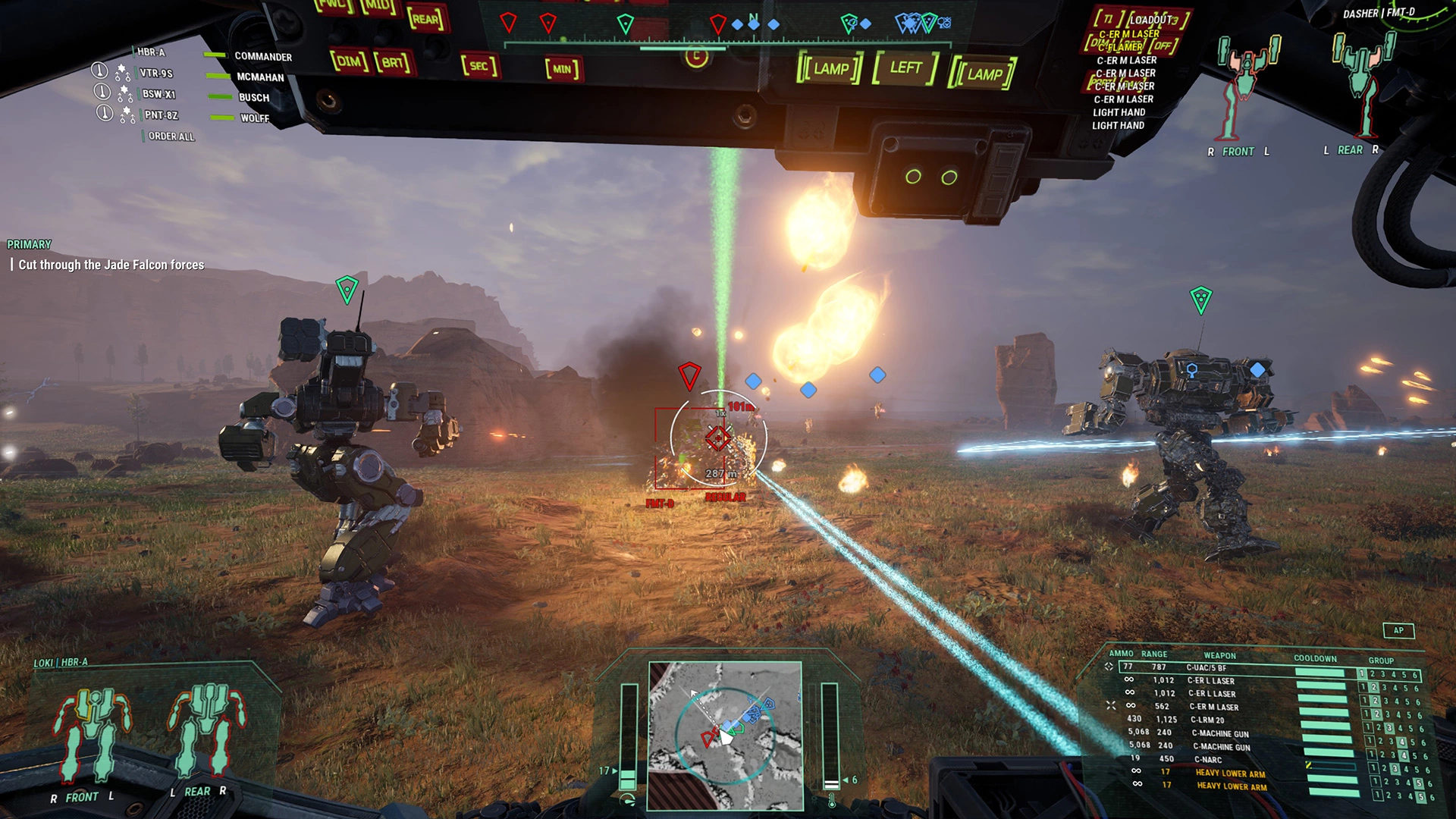Open the primary objective tracker
Image resolution: width=1456 pixels, height=819 pixels.
111,265
